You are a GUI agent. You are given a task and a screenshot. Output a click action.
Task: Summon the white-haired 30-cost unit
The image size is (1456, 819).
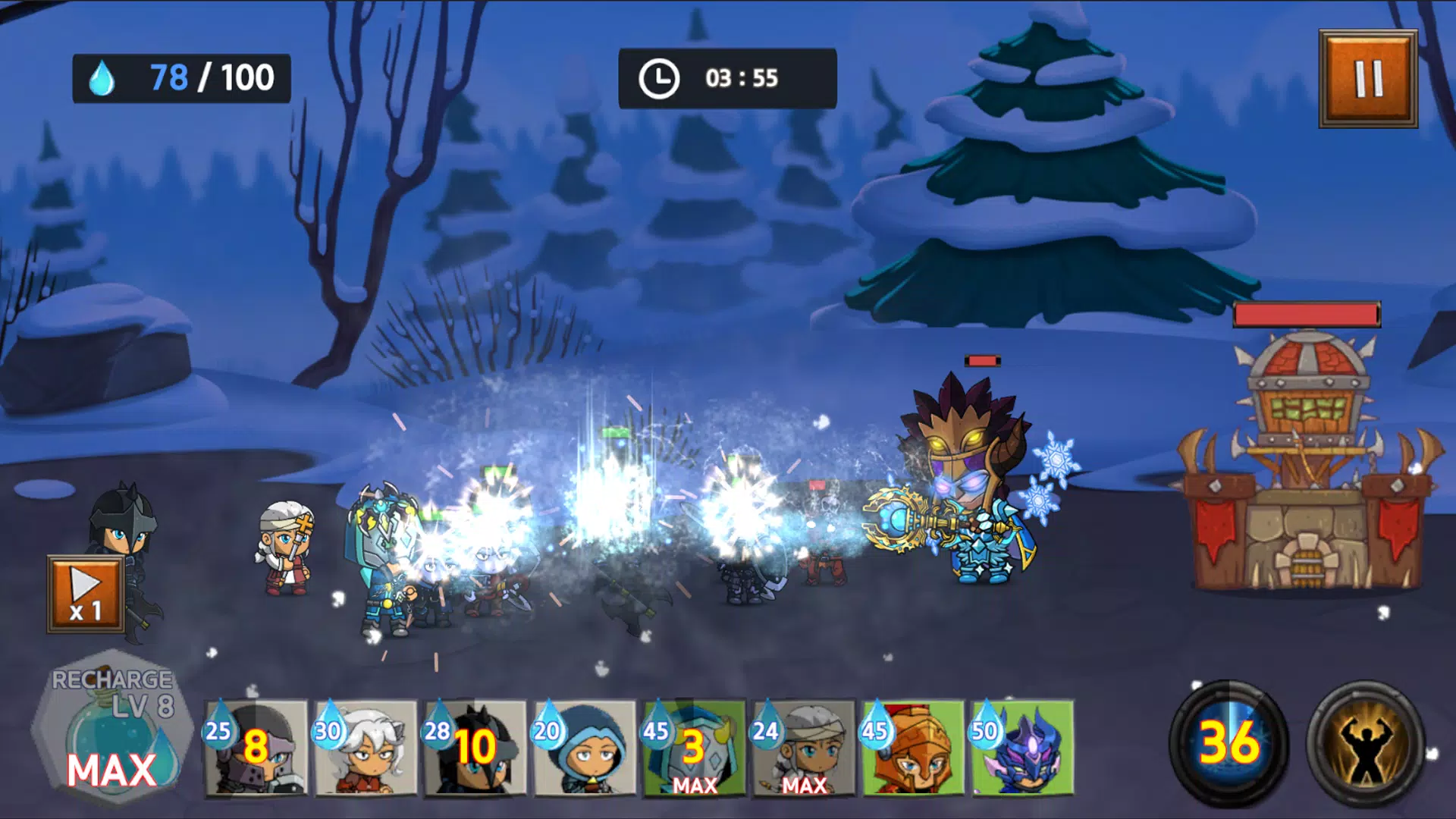(x=366, y=748)
